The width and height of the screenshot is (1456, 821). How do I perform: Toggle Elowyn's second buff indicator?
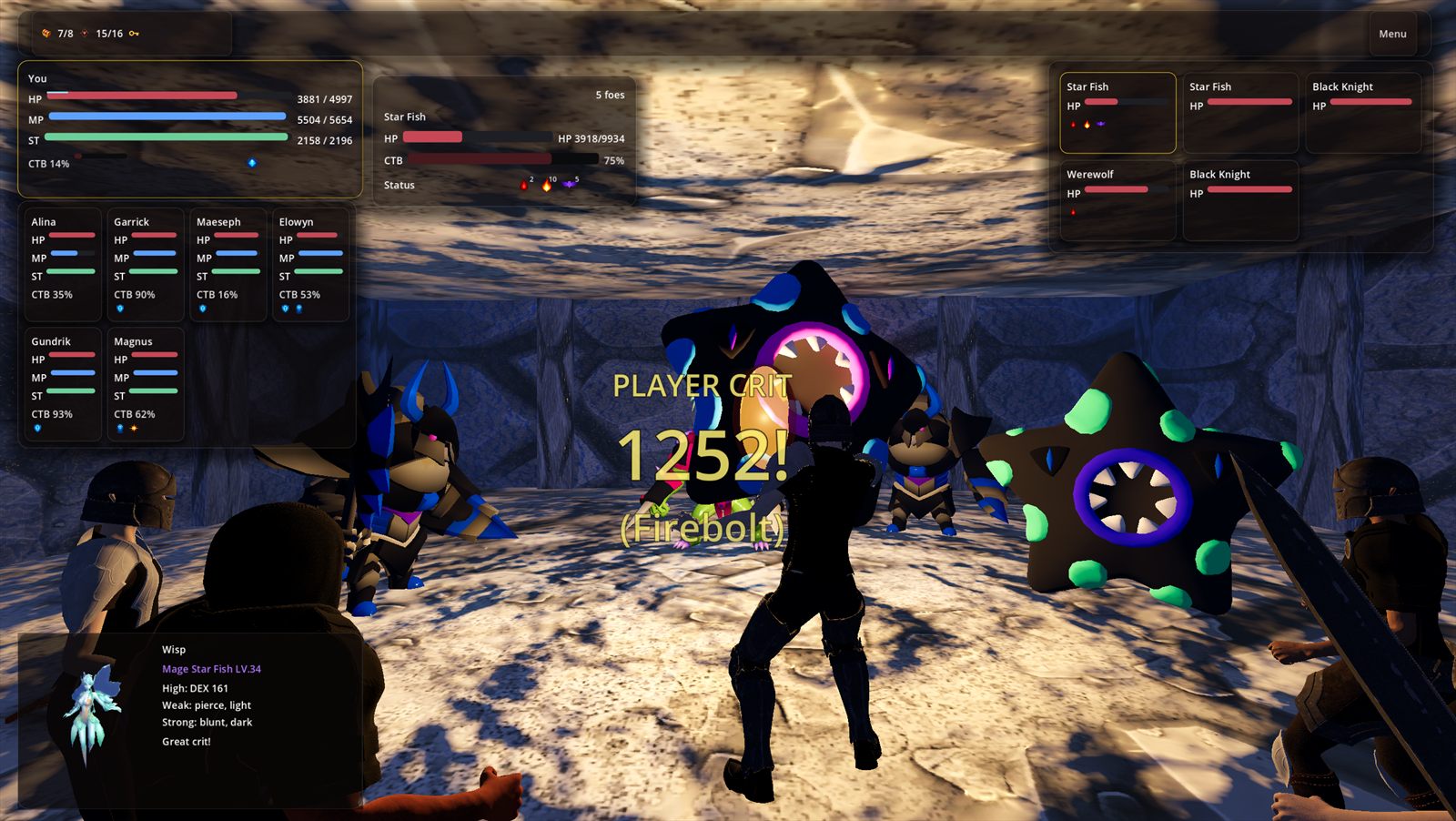(298, 309)
